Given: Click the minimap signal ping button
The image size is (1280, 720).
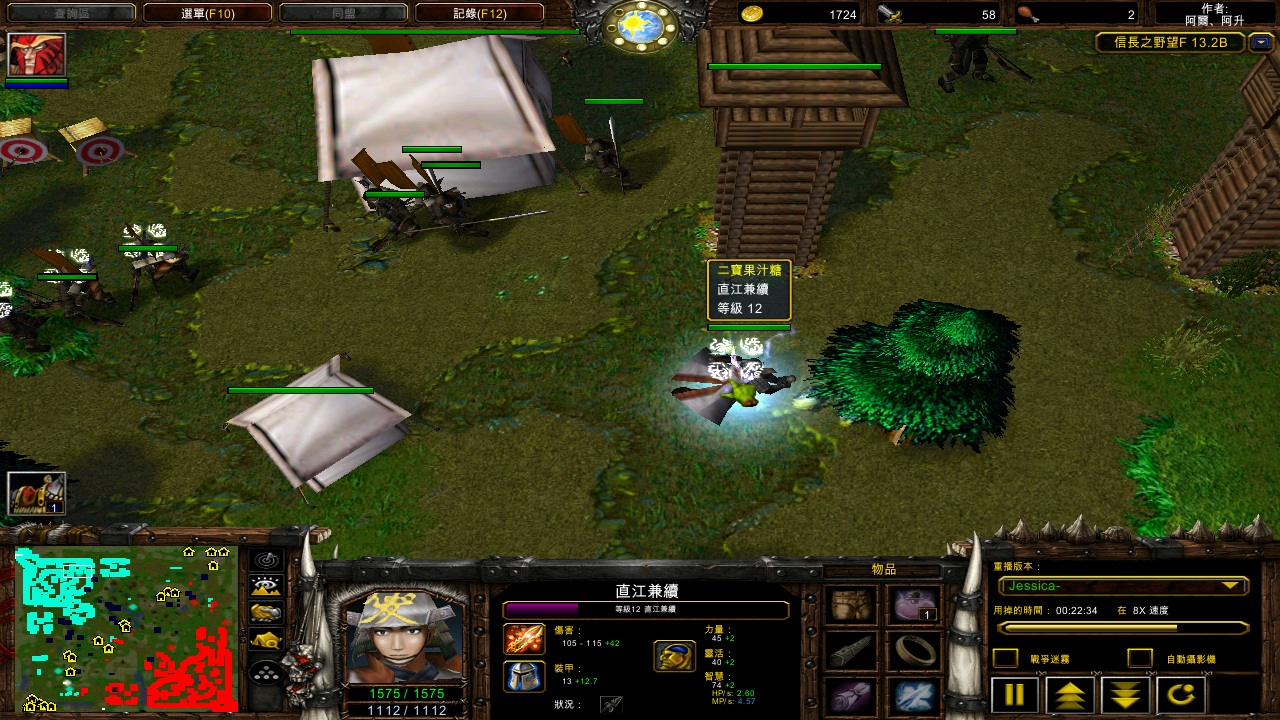Looking at the screenshot, I should point(265,561).
